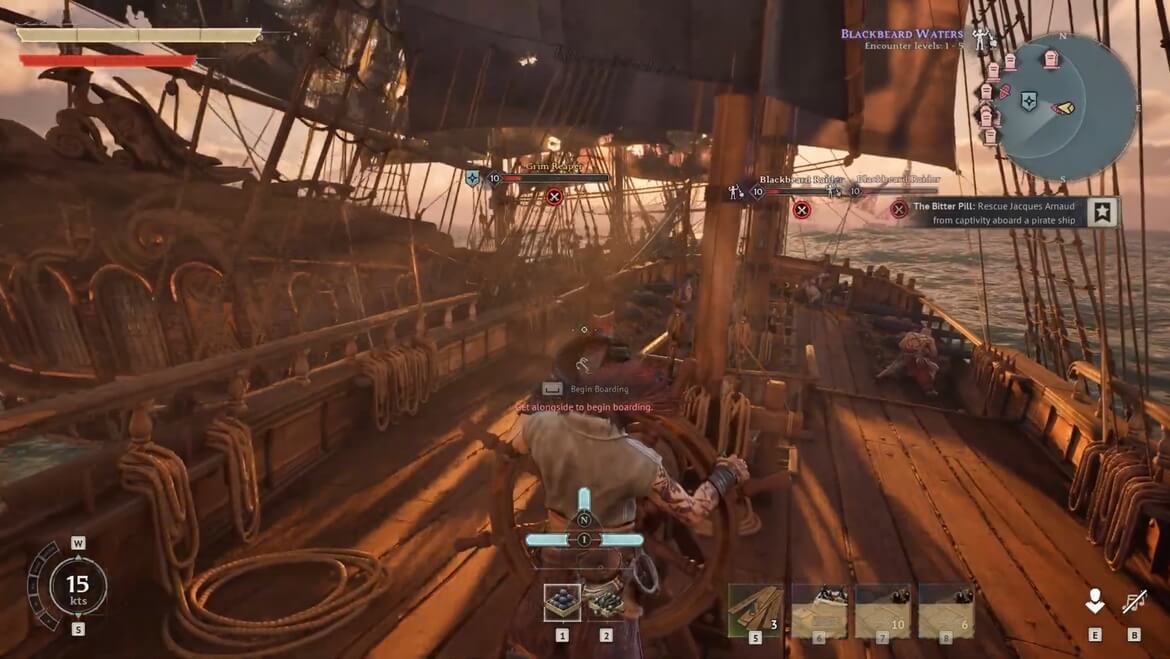Toggle the muted sea shanty music icon
The height and width of the screenshot is (659, 1170).
(x=1134, y=601)
